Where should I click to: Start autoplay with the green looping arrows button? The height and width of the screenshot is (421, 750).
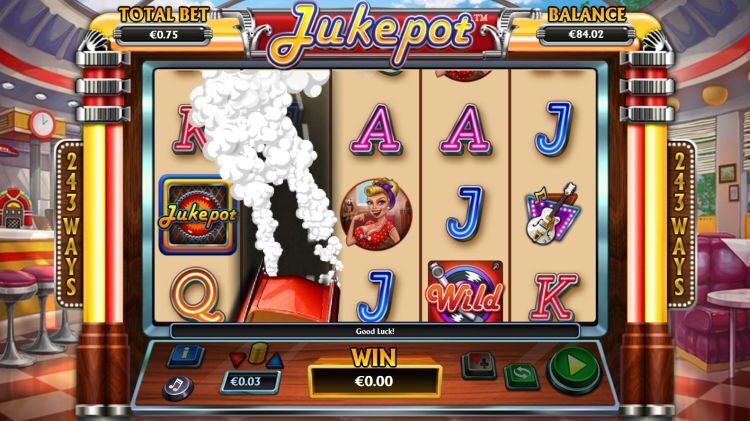coord(520,376)
